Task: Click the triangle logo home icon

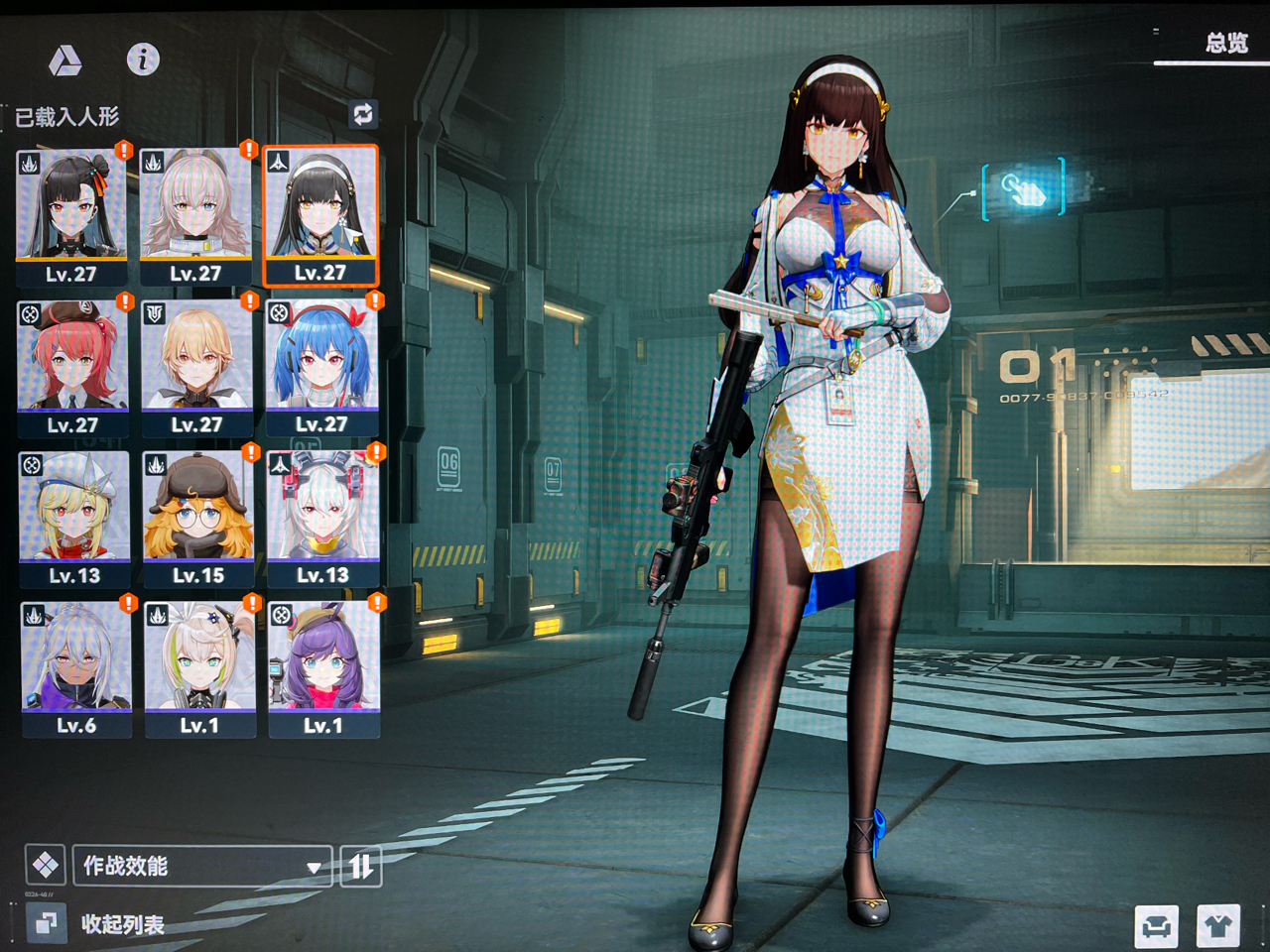Action: click(65, 60)
